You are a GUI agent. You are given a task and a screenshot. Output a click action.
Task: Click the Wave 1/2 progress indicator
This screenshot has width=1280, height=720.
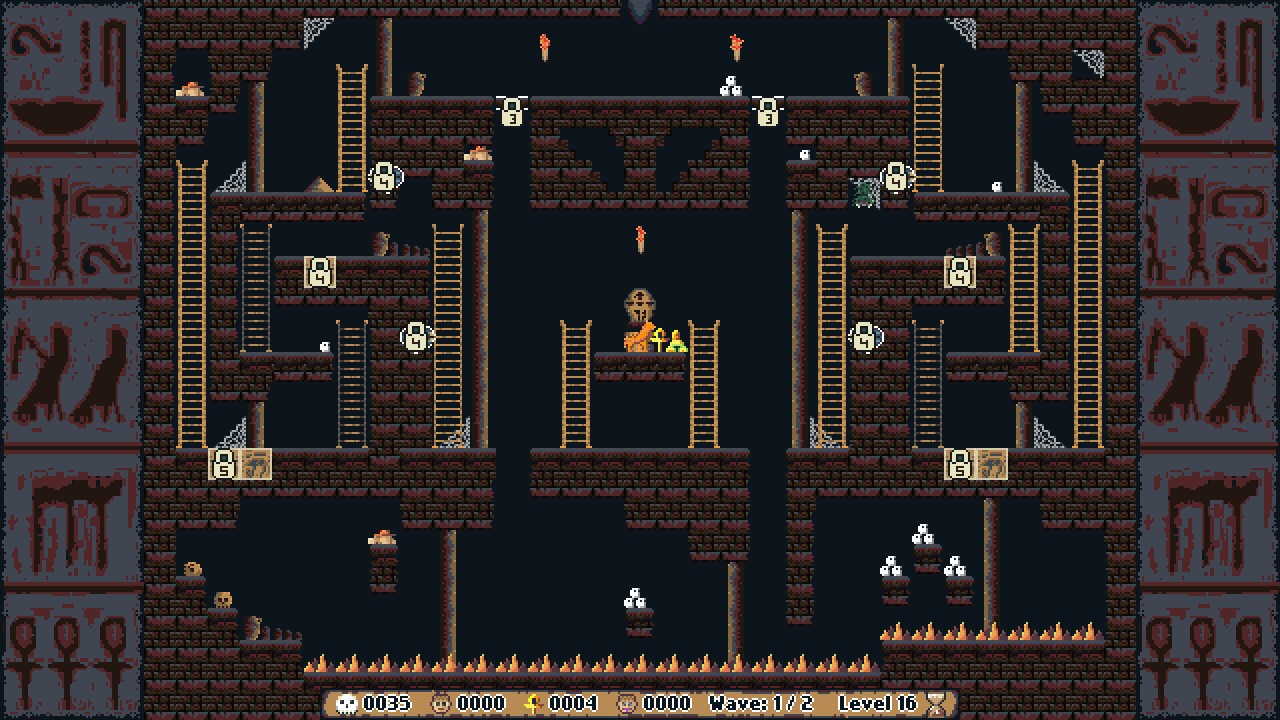click(x=760, y=703)
